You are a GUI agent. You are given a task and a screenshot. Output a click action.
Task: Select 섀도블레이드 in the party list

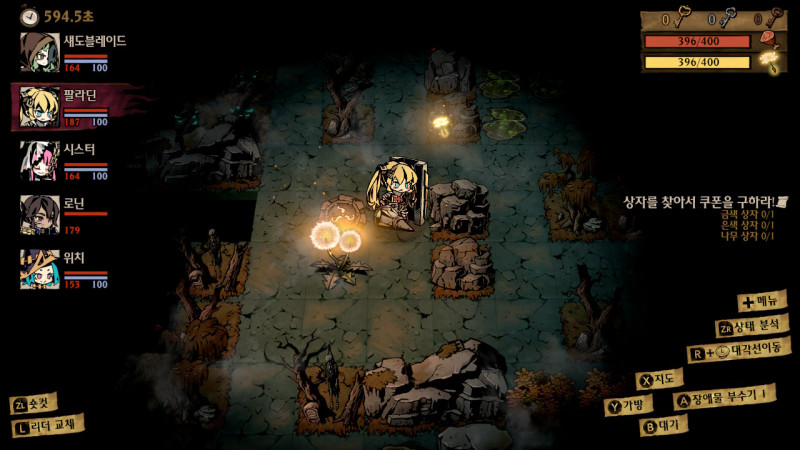pos(38,52)
